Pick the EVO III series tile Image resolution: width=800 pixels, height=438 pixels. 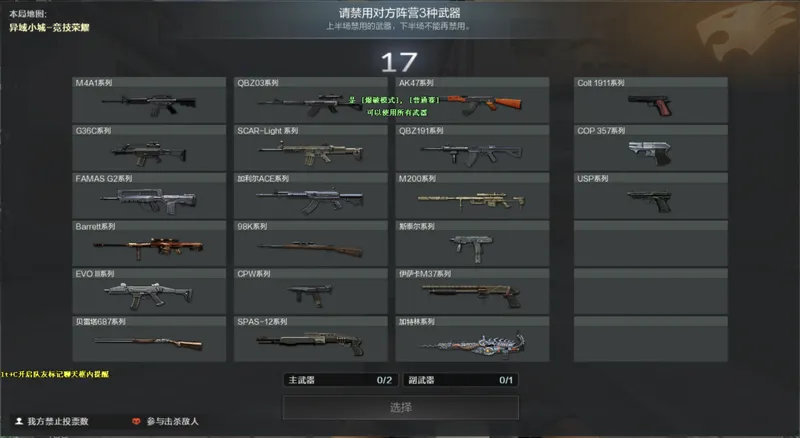[x=149, y=291]
